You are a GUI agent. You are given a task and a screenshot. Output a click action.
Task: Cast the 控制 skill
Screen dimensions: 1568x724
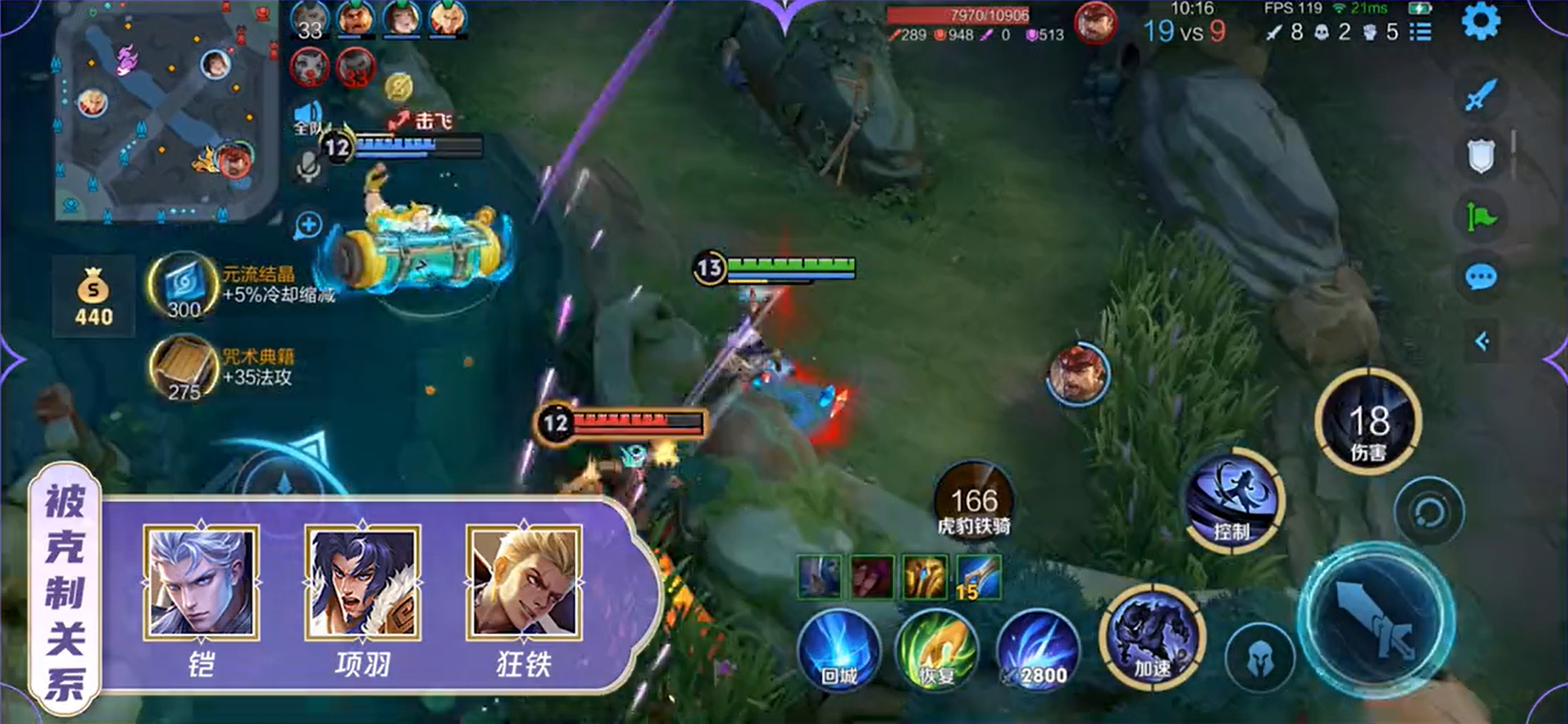[x=1233, y=500]
